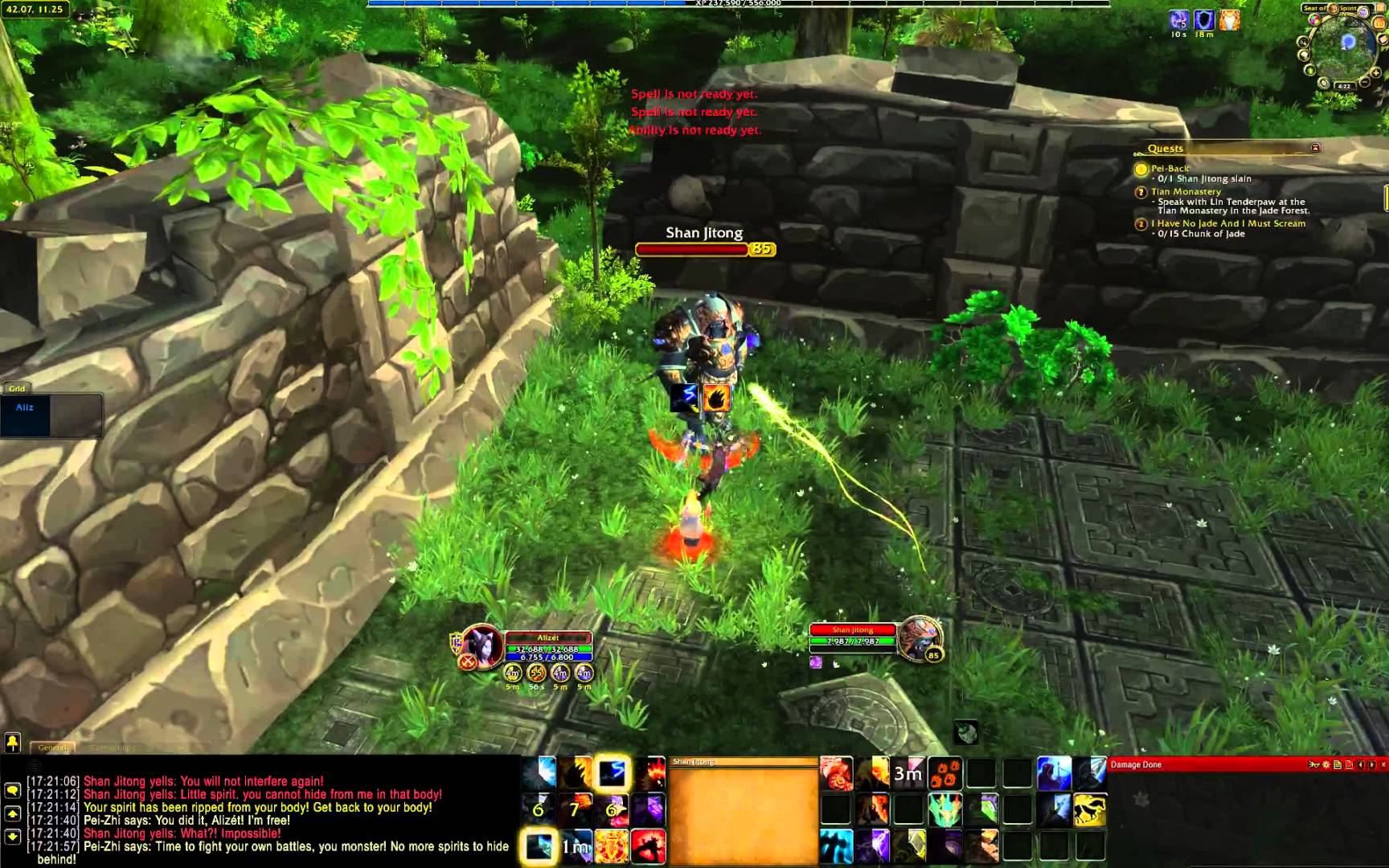
Task: Switch to the General chat tab
Action: 53,747
